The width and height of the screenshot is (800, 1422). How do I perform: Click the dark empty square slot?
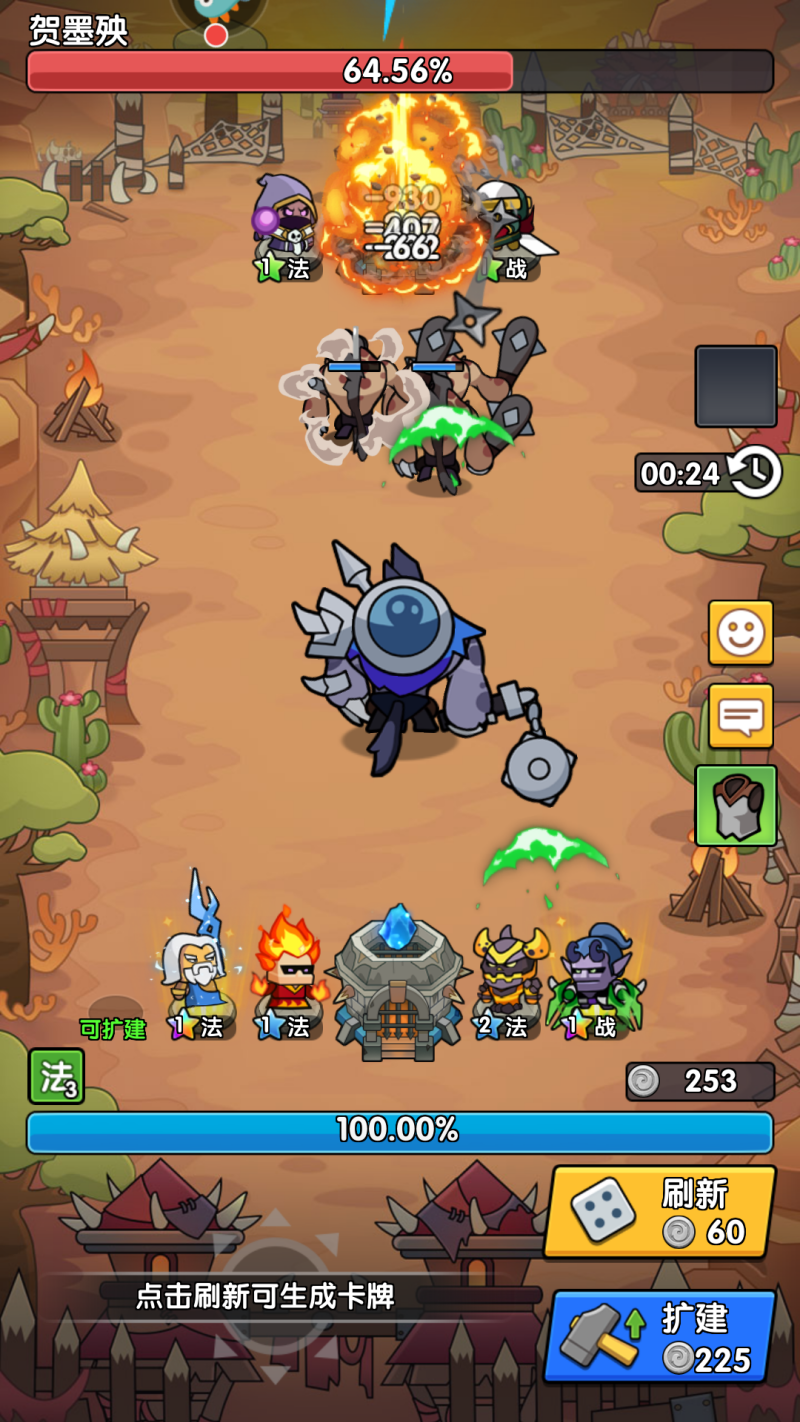[736, 387]
